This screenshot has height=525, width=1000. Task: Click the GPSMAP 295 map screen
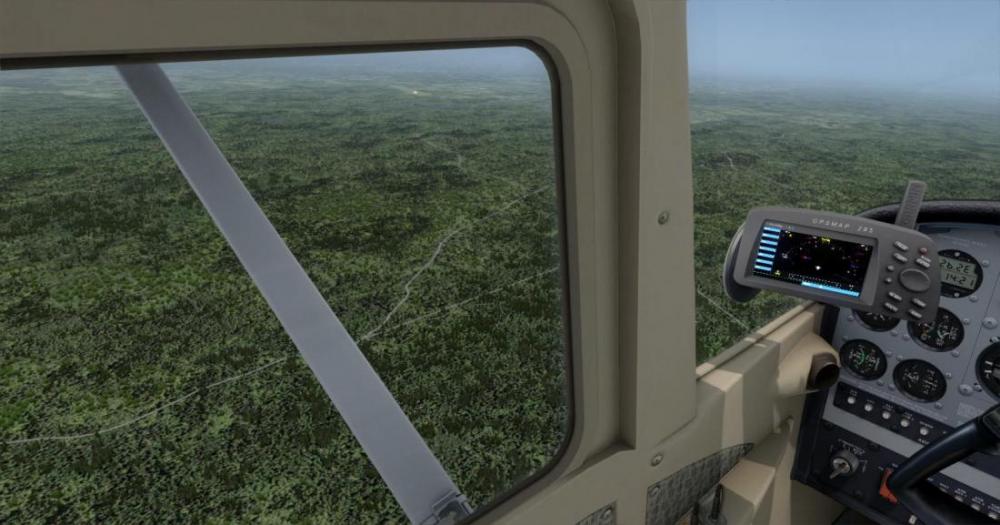[813, 260]
